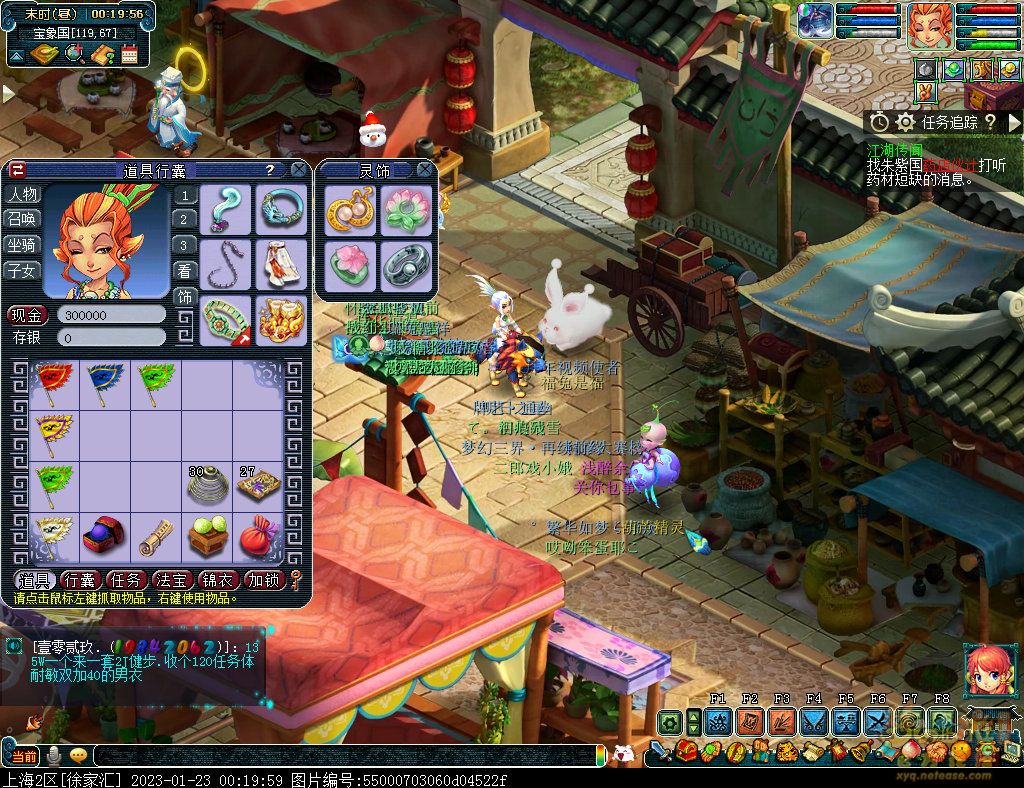Select the 坐骑 mount button

pos(22,244)
